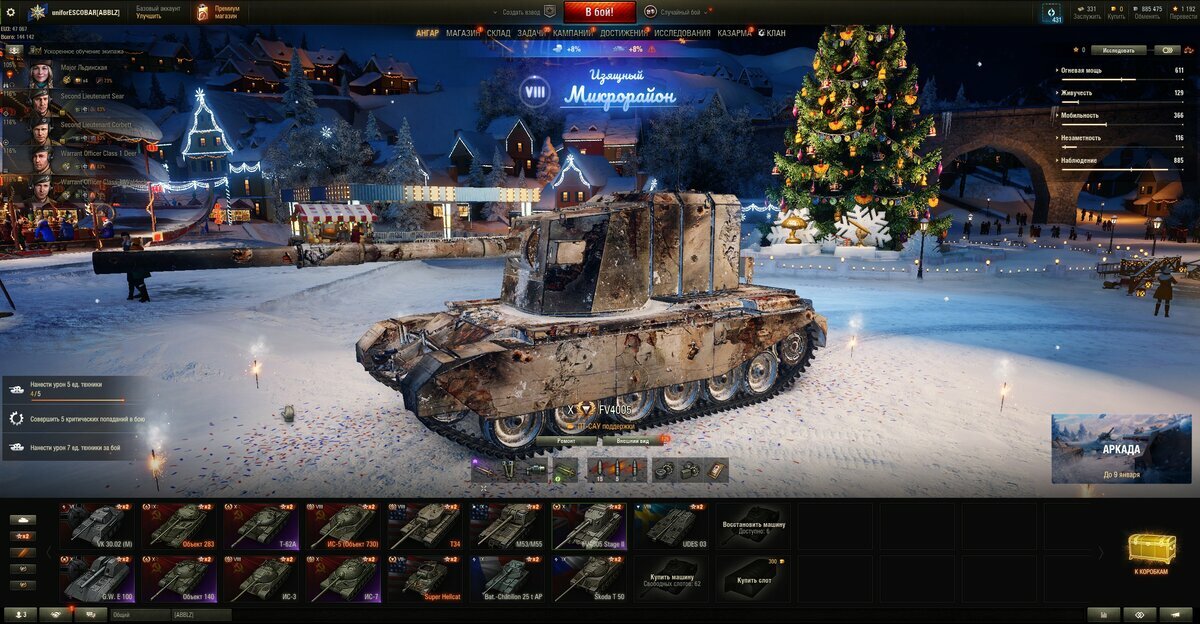
Task: Open the Внешний вид customization button
Action: click(633, 440)
